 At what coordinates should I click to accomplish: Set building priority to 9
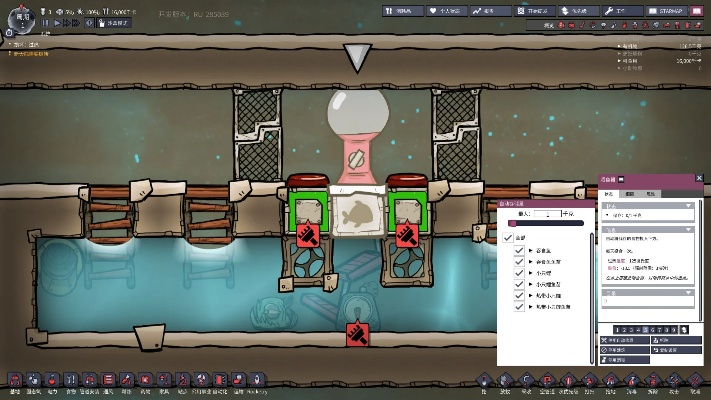[675, 329]
